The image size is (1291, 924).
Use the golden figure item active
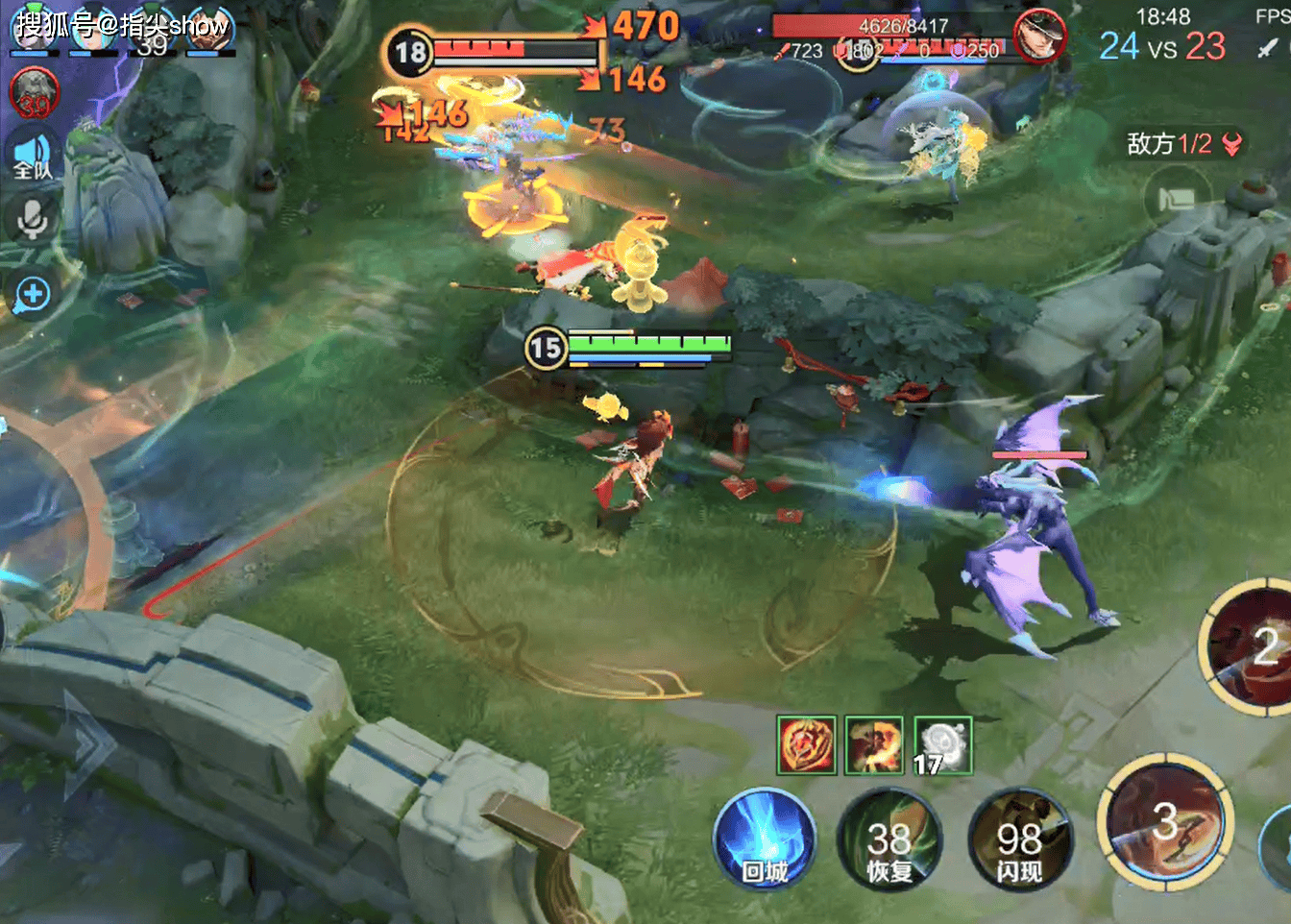click(x=874, y=745)
